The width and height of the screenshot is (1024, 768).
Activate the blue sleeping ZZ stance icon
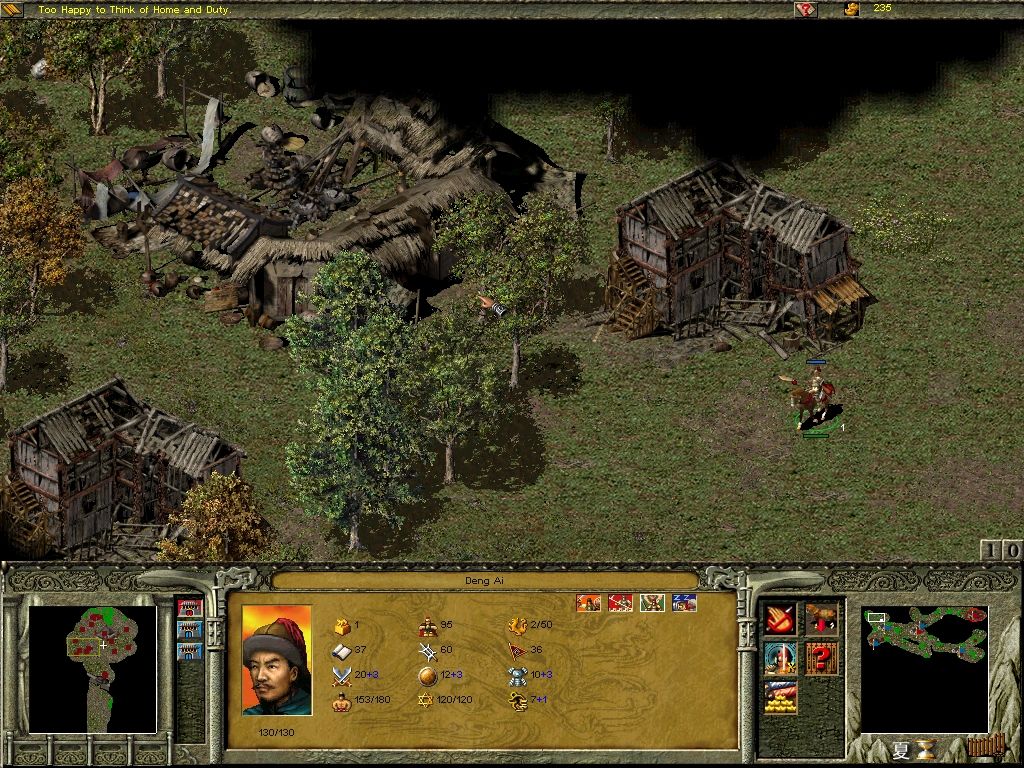pyautogui.click(x=684, y=603)
